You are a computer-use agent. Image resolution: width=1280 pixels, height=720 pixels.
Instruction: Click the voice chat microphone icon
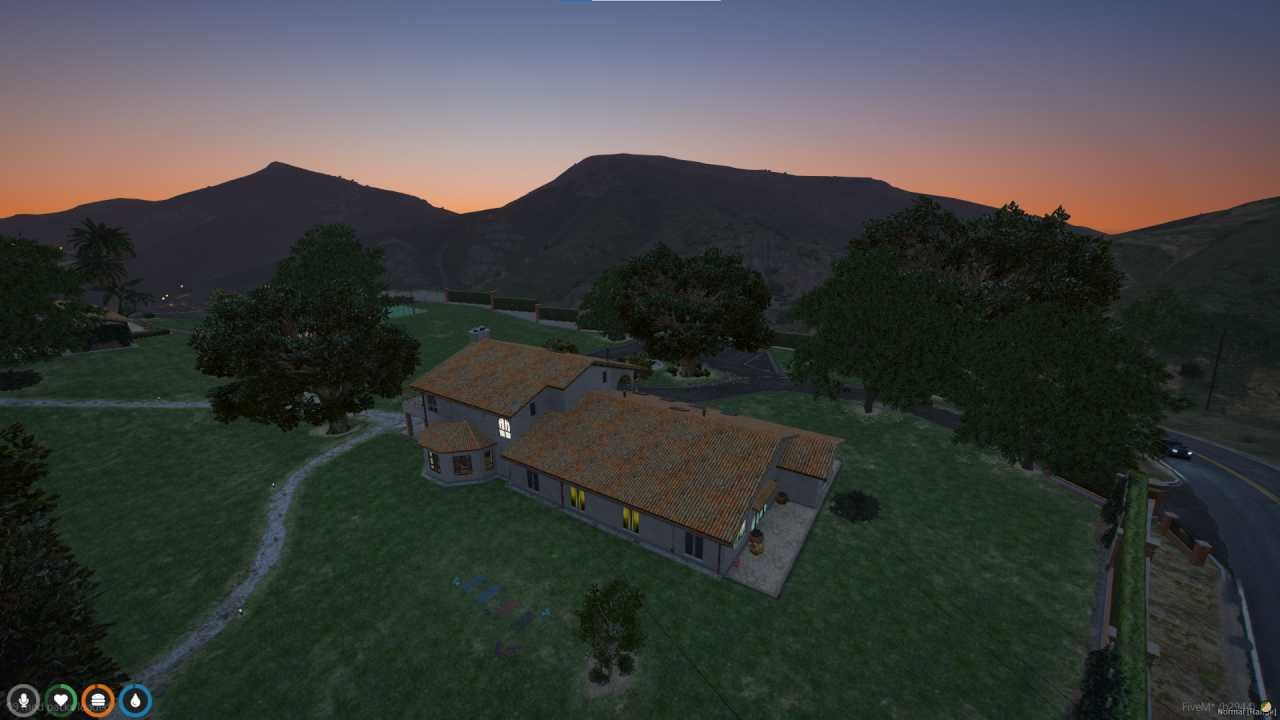coord(22,698)
